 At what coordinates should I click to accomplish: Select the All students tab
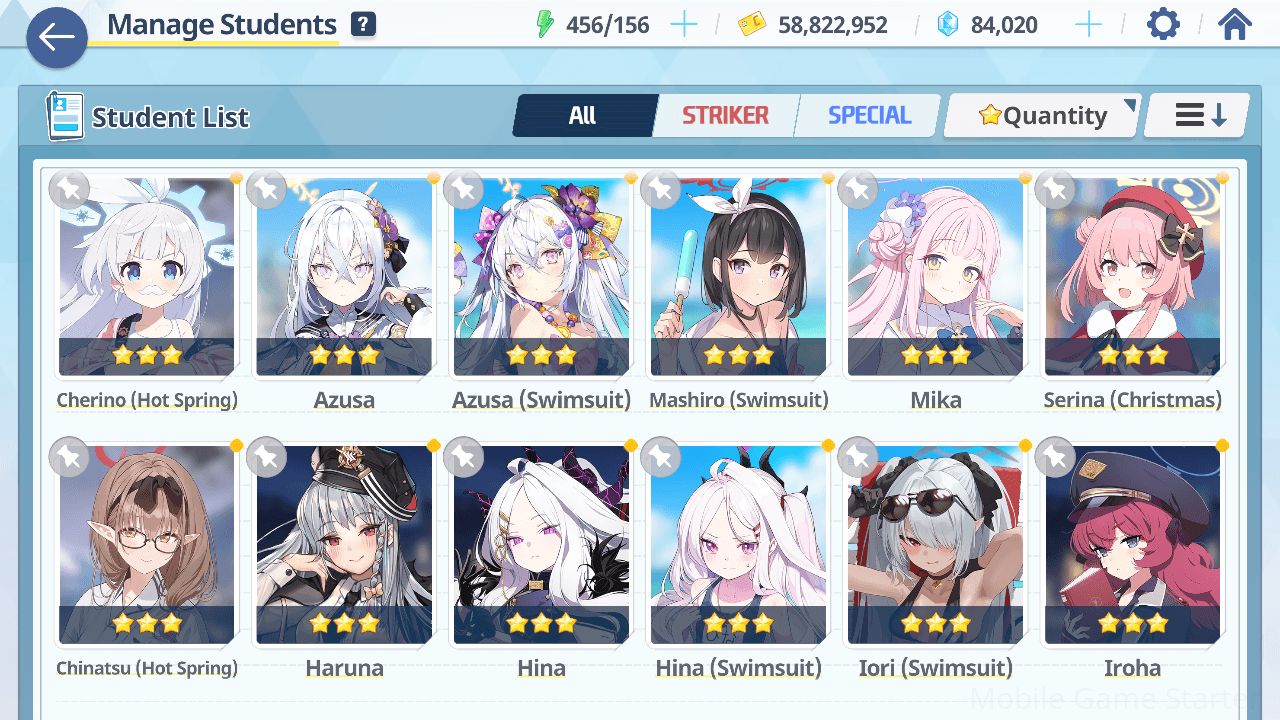(584, 115)
